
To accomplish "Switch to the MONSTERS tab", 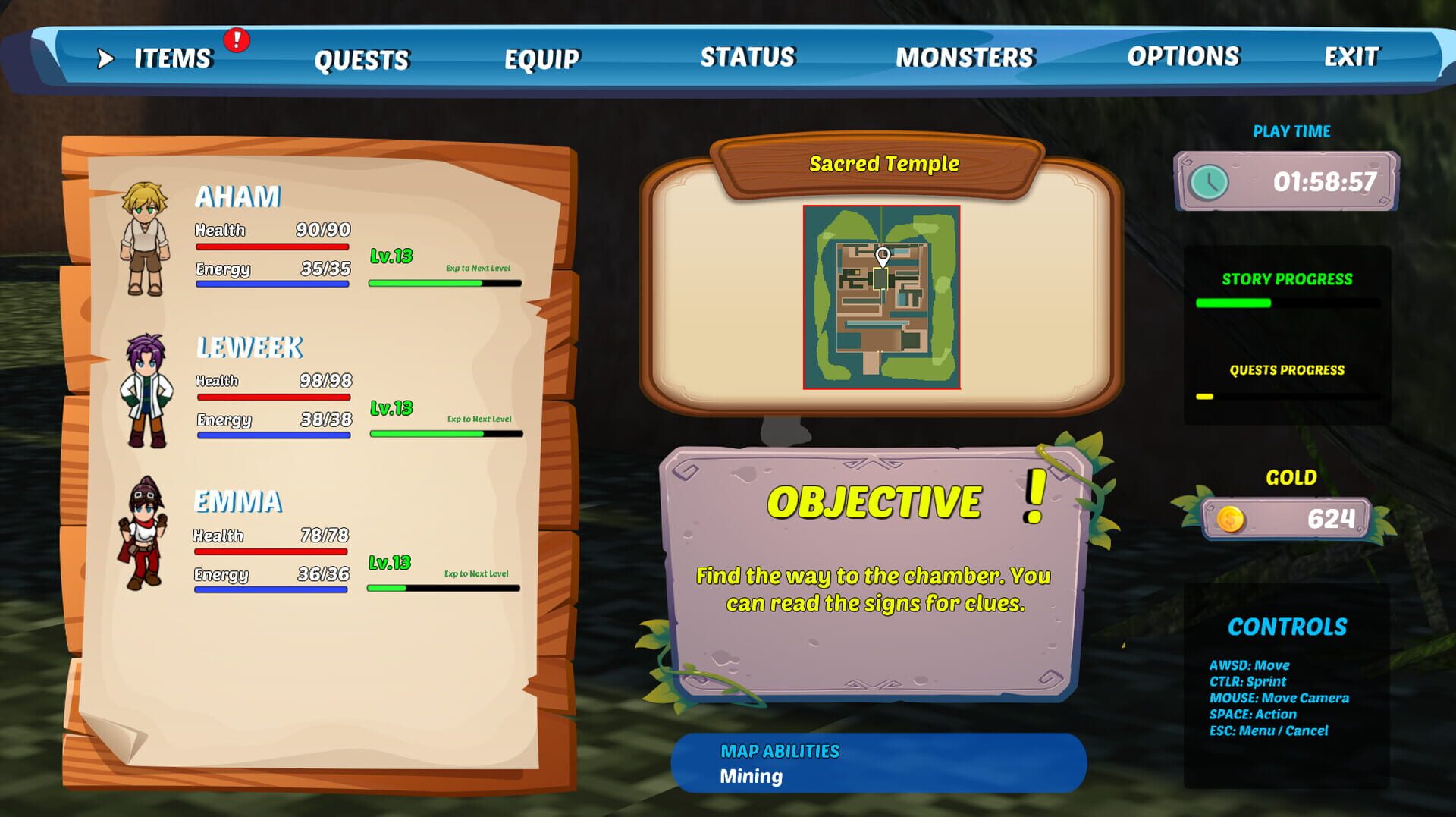I will tap(964, 56).
